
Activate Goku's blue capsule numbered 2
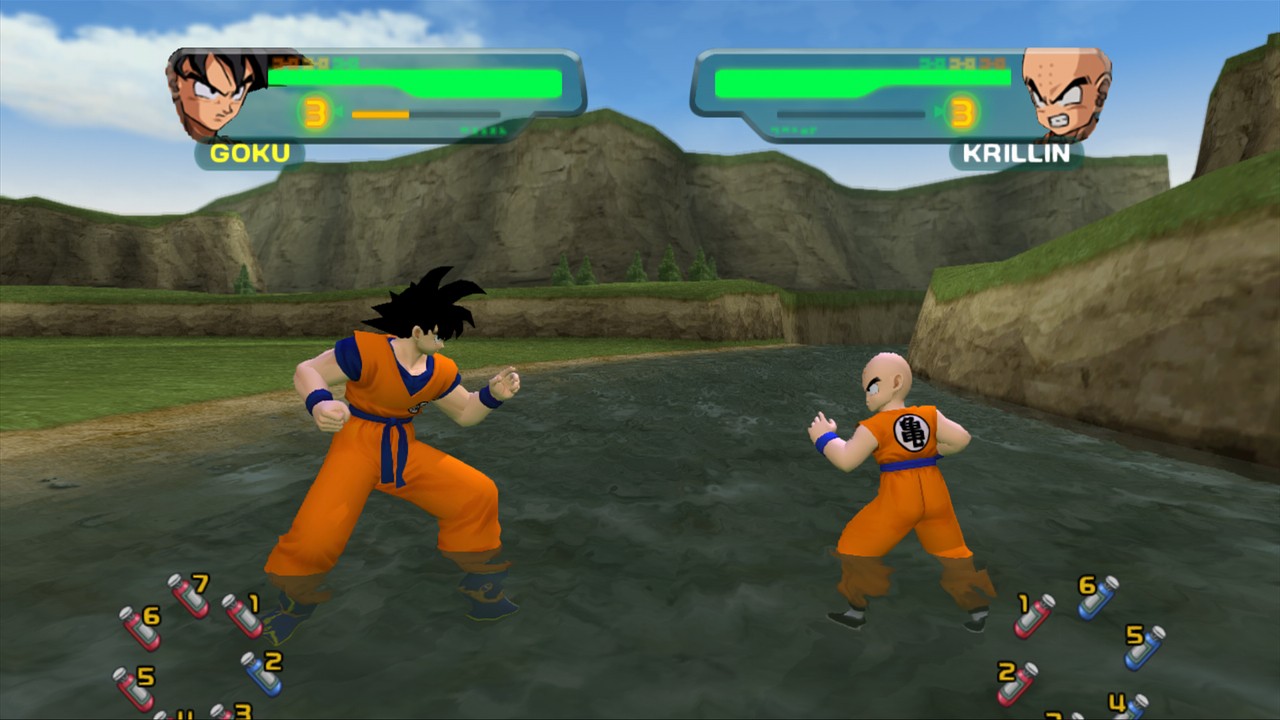pyautogui.click(x=261, y=673)
